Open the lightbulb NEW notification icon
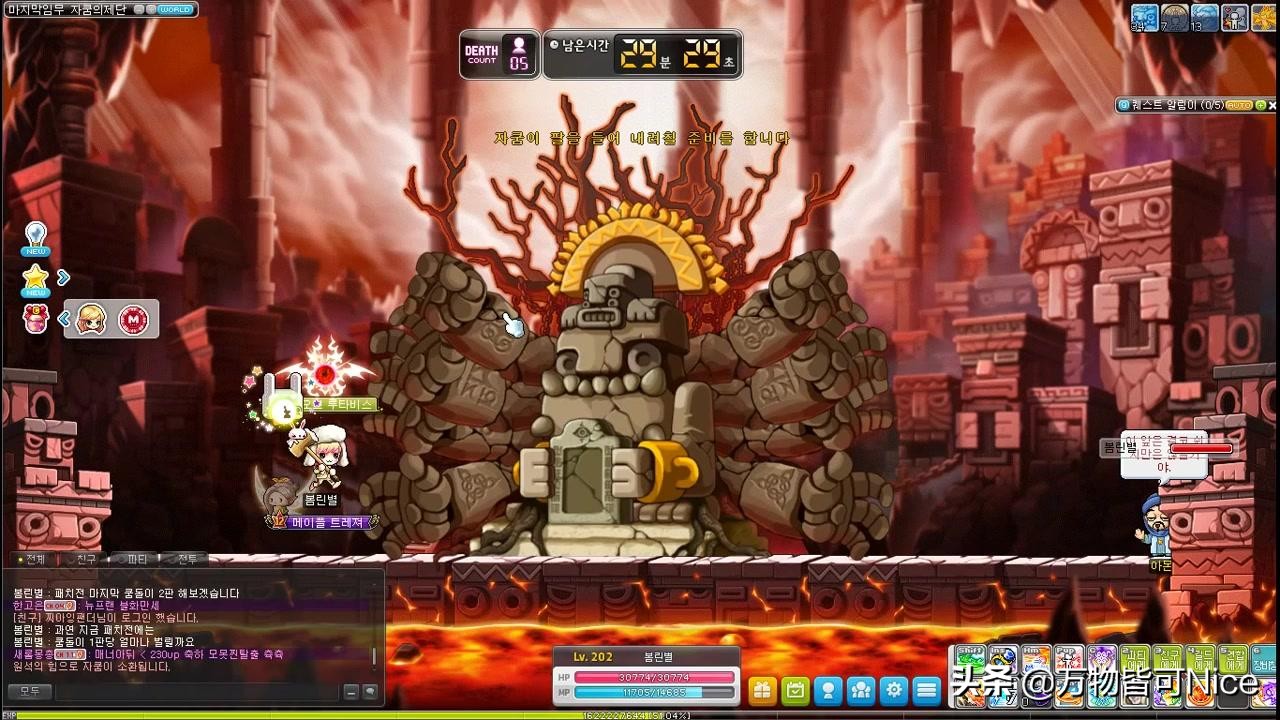 click(36, 237)
